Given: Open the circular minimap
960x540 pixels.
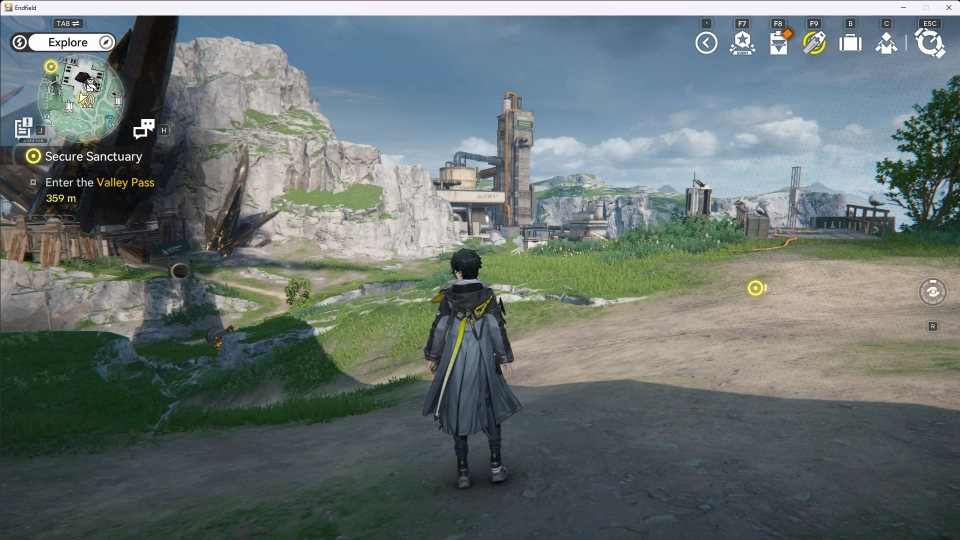Looking at the screenshot, I should click(81, 97).
